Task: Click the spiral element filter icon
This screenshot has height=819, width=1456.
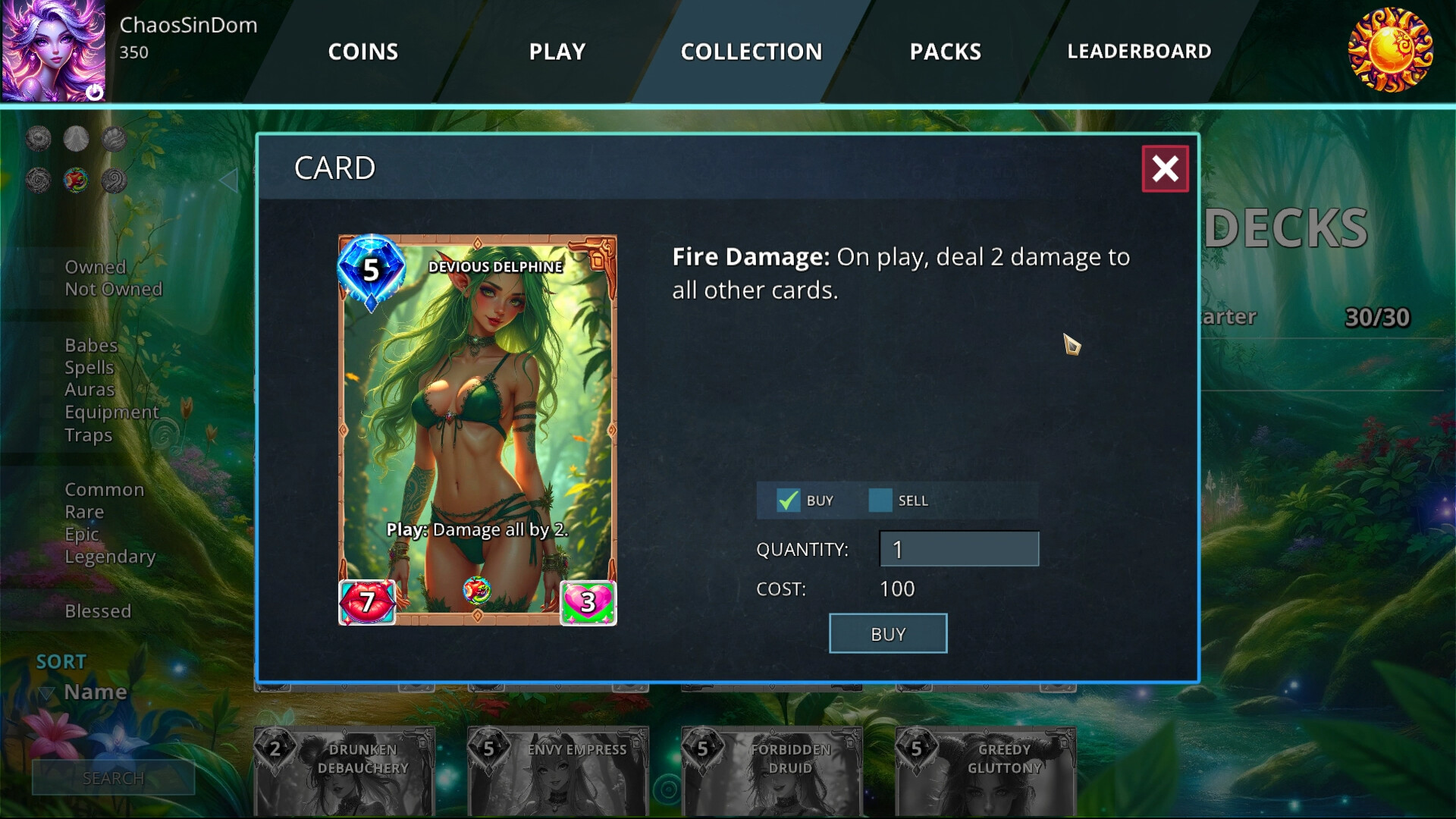Action: click(113, 182)
